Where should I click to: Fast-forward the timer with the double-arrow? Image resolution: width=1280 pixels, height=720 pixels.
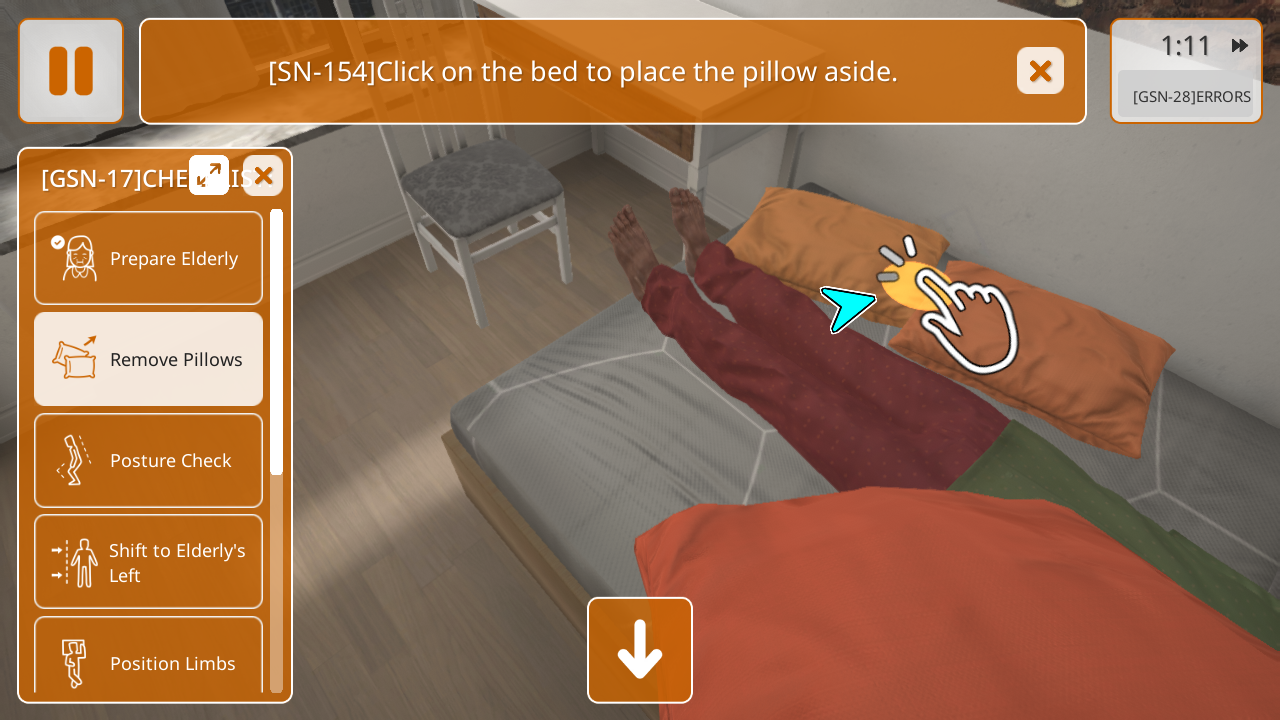[x=1240, y=46]
